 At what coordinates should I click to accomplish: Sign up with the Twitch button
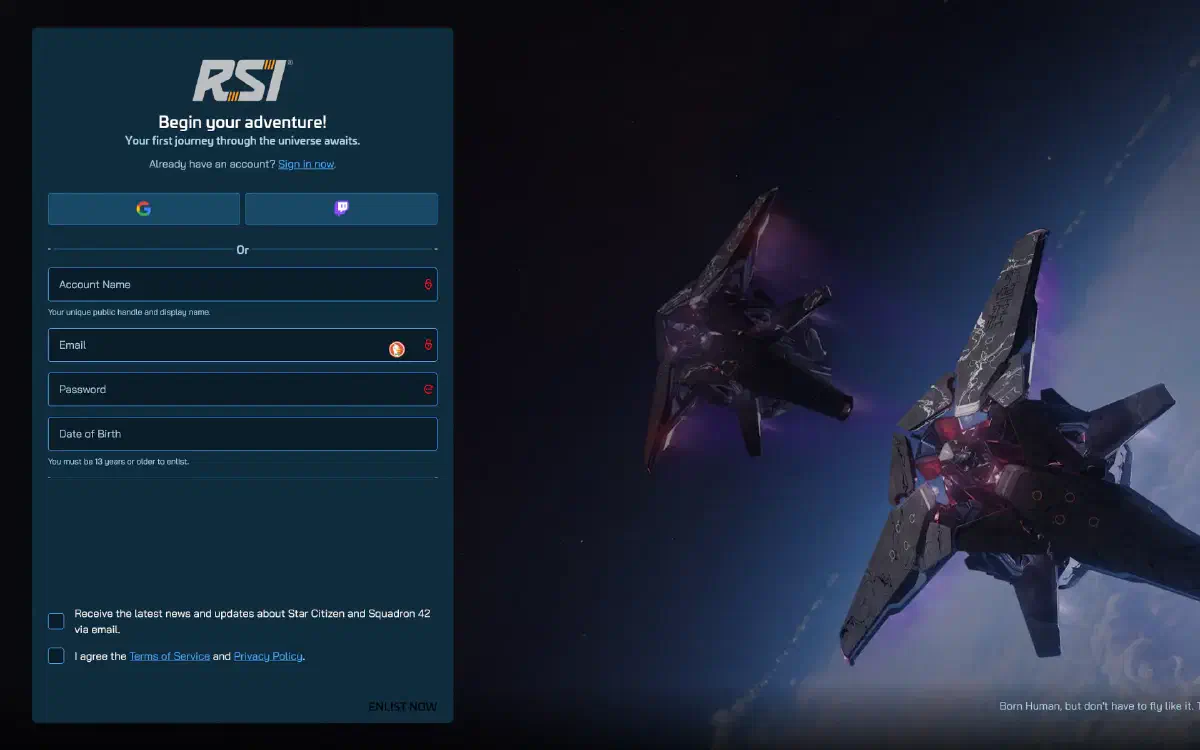341,209
